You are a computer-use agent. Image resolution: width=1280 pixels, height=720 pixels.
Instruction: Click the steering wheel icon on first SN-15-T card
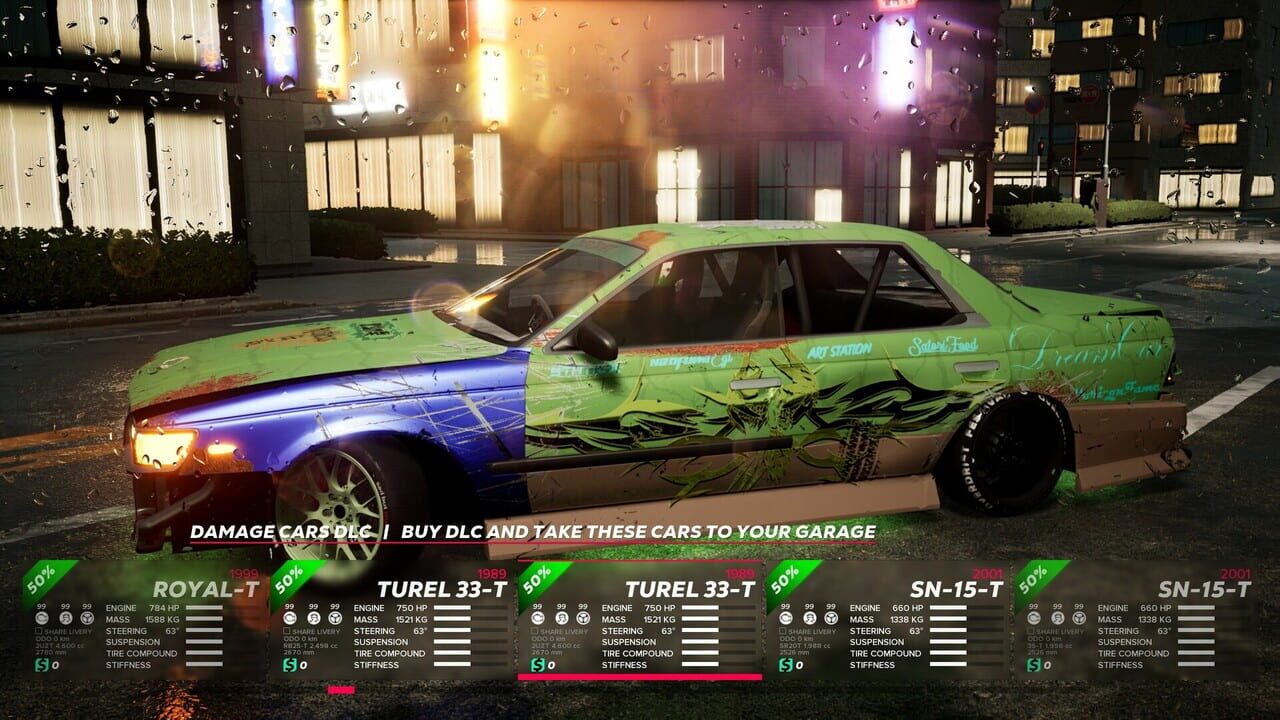point(833,620)
